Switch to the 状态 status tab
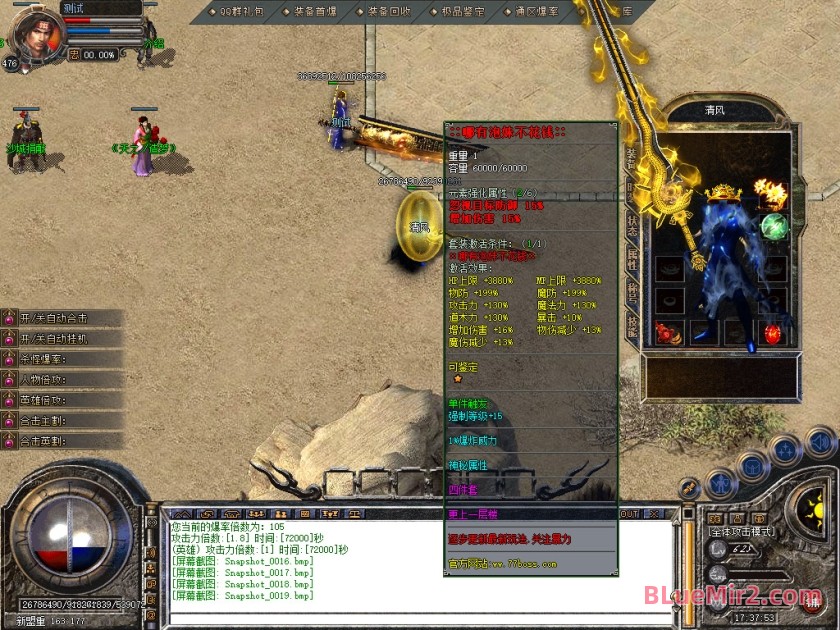This screenshot has height=630, width=840. [632, 226]
